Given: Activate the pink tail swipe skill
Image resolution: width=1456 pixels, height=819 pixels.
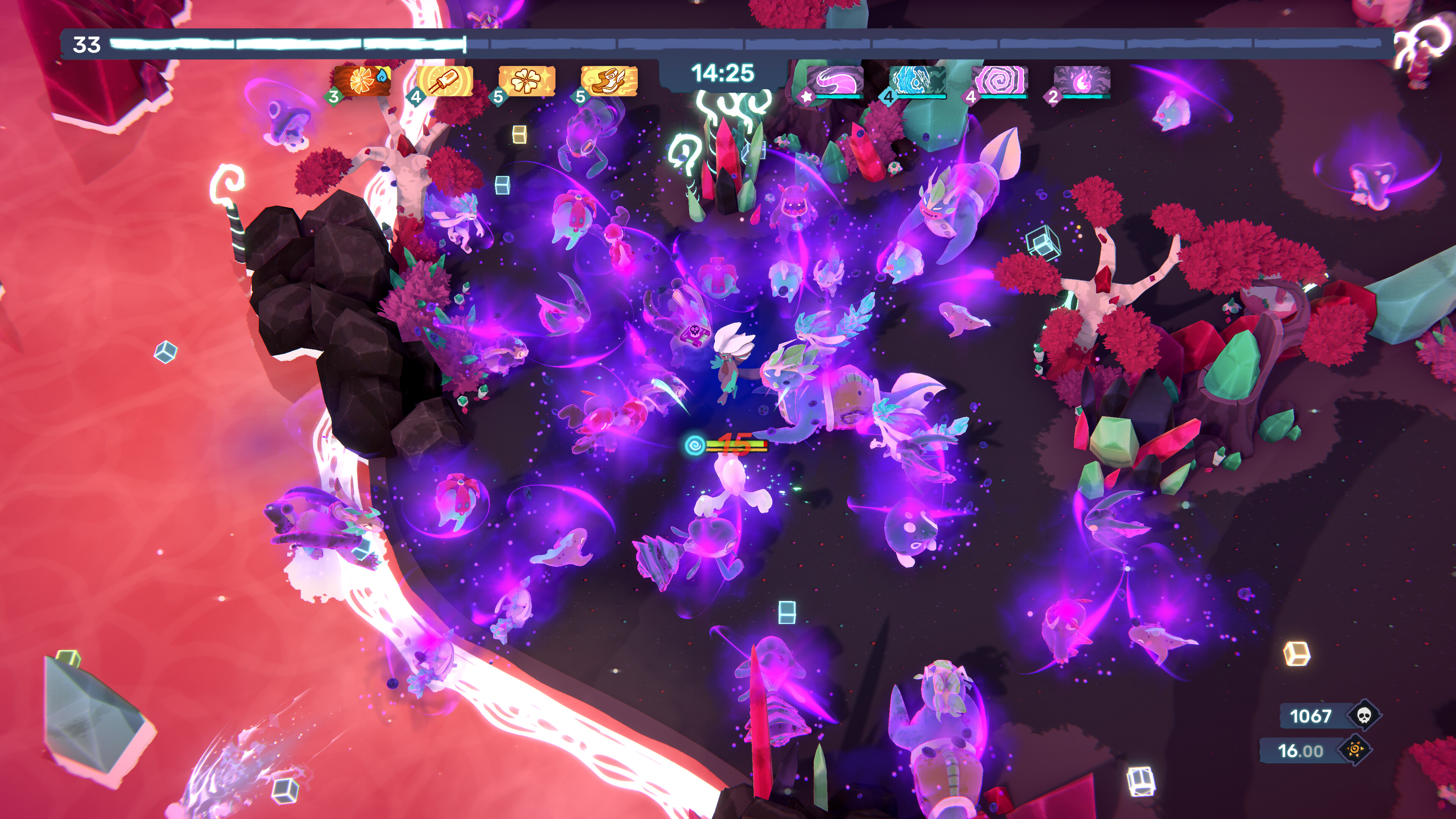Looking at the screenshot, I should pyautogui.click(x=835, y=80).
